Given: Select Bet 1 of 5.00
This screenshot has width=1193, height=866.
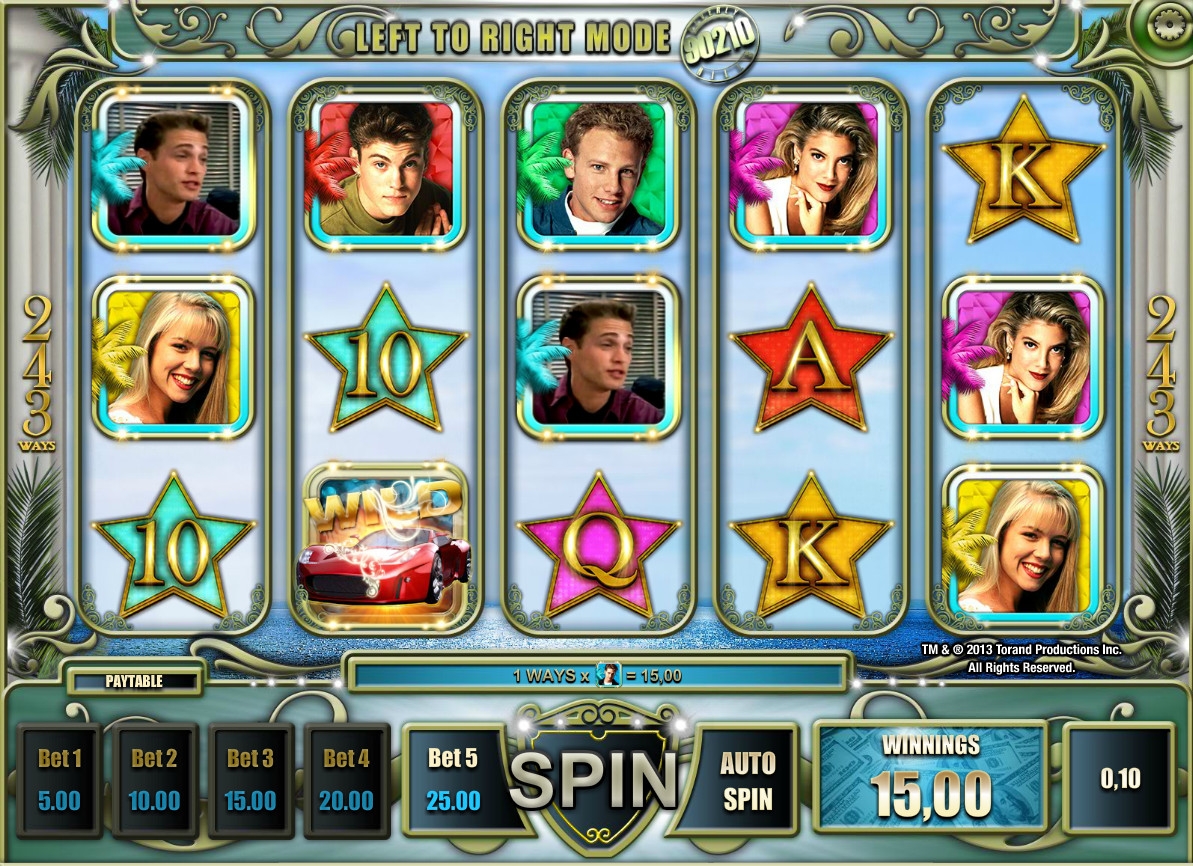Looking at the screenshot, I should pos(59,780).
